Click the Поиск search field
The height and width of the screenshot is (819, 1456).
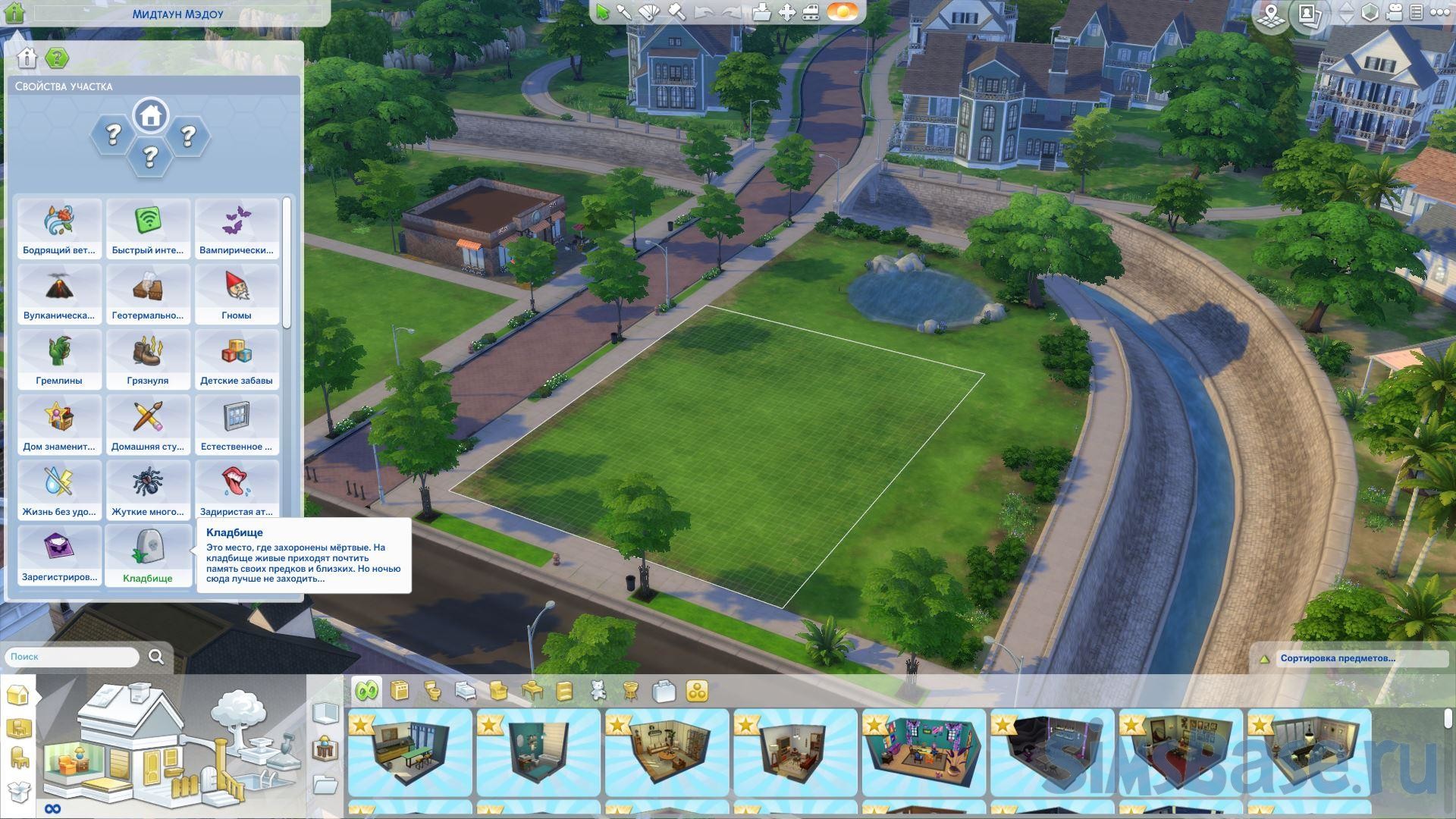click(73, 657)
